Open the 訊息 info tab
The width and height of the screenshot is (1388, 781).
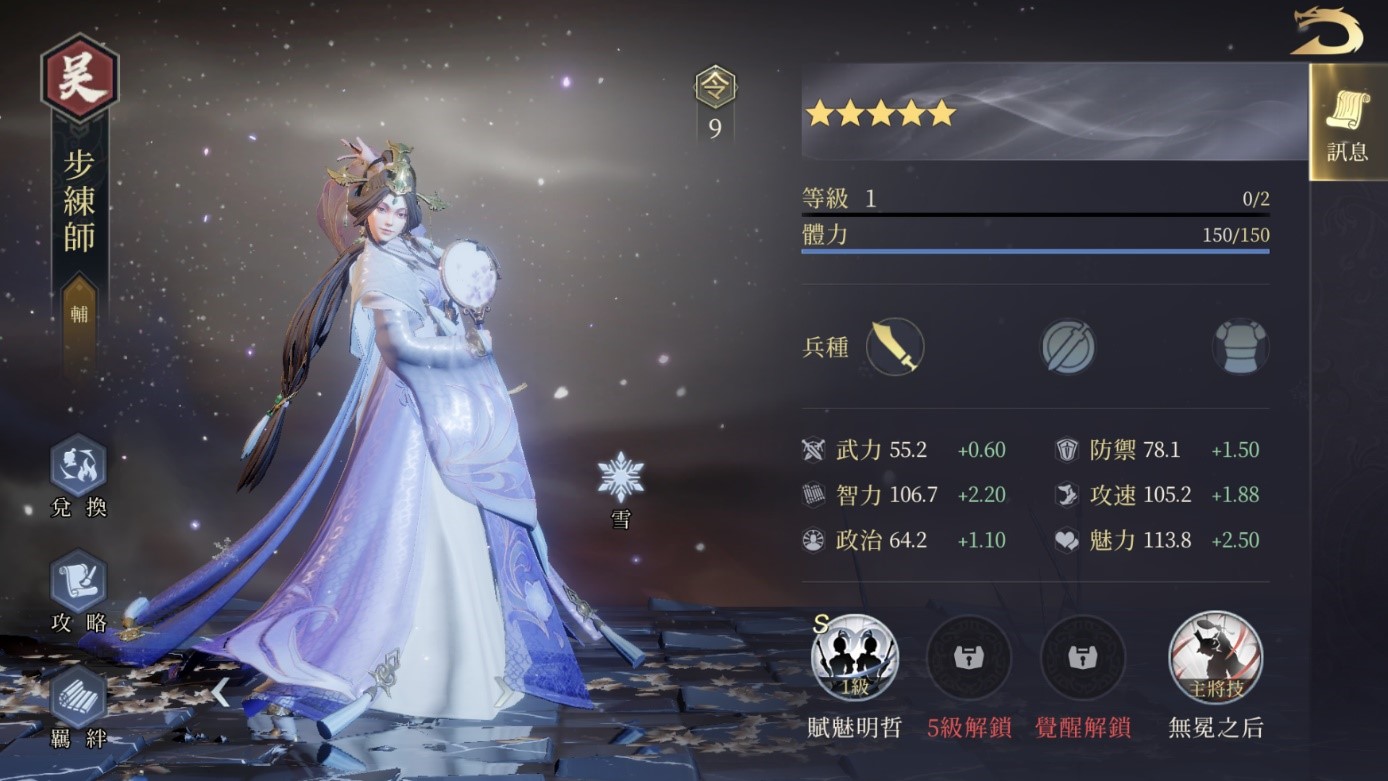pyautogui.click(x=1347, y=123)
